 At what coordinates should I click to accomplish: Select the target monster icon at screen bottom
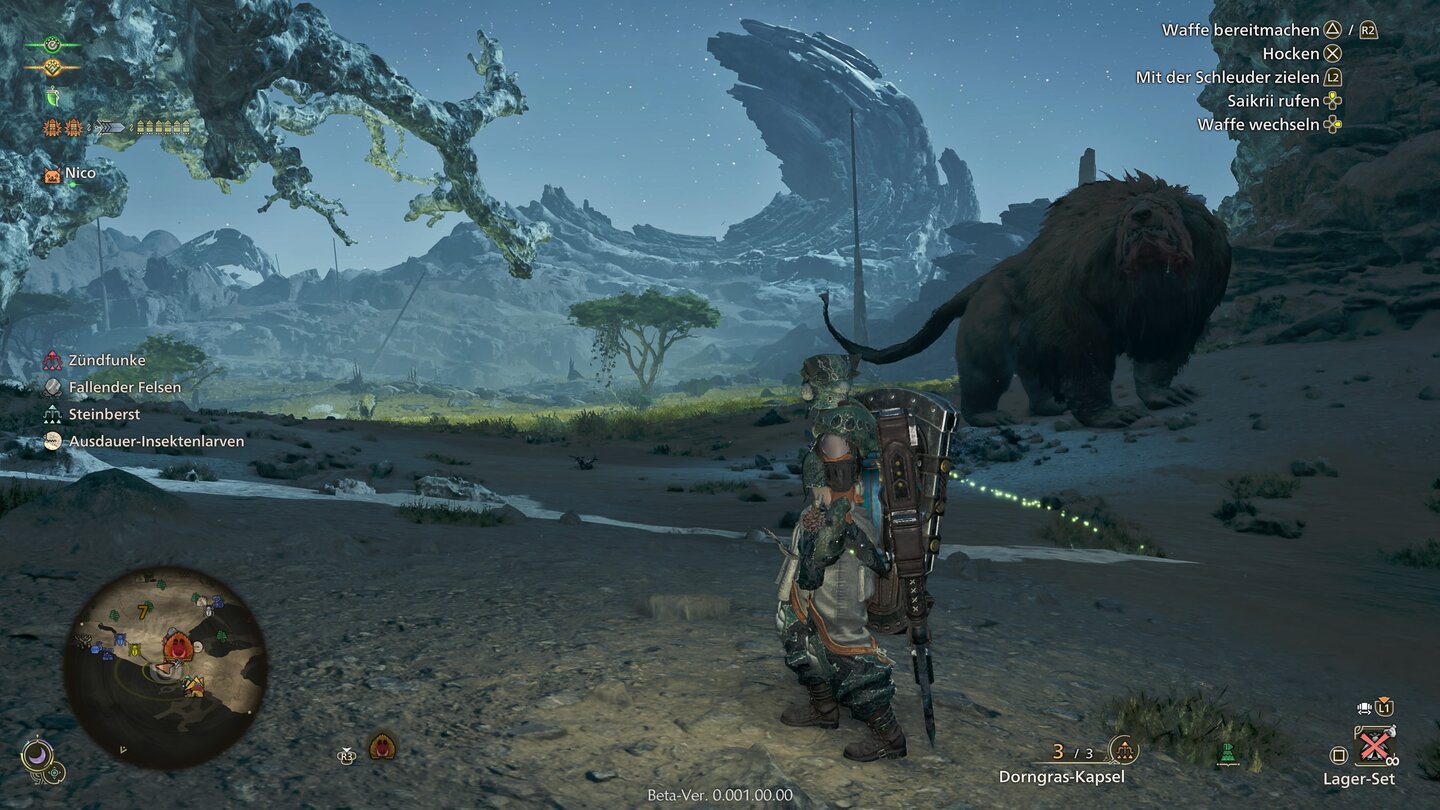[381, 746]
